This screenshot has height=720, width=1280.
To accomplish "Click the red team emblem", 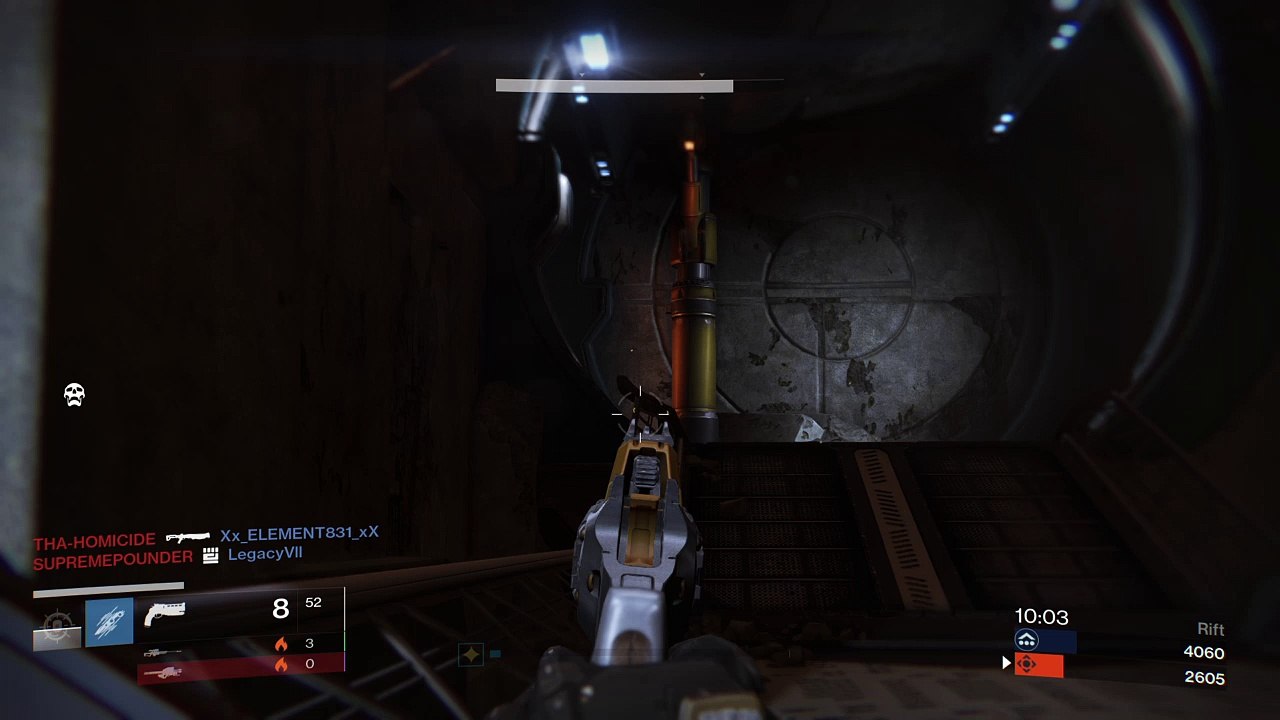I will 1026,664.
